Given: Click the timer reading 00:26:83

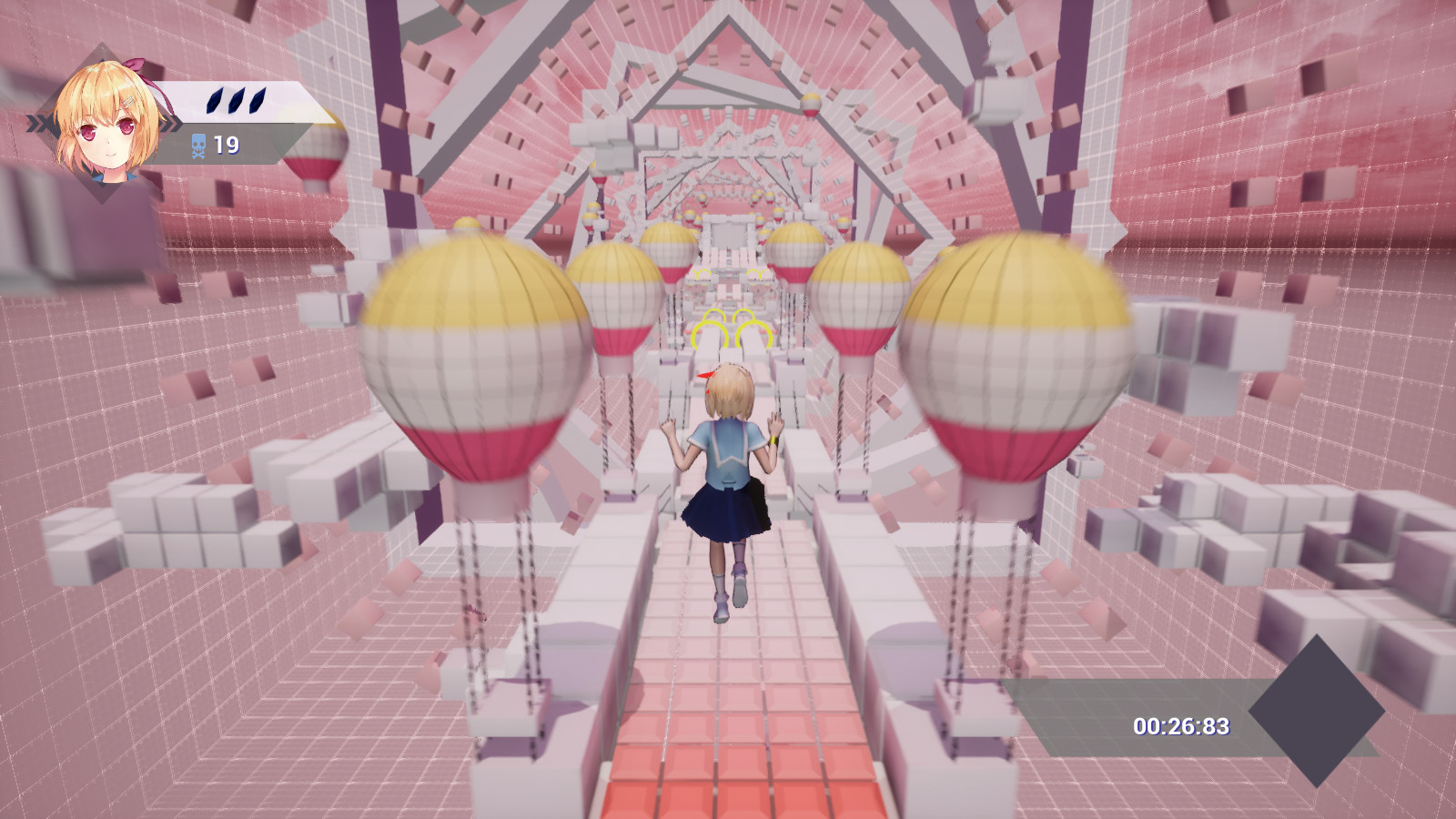Looking at the screenshot, I should point(1183,725).
